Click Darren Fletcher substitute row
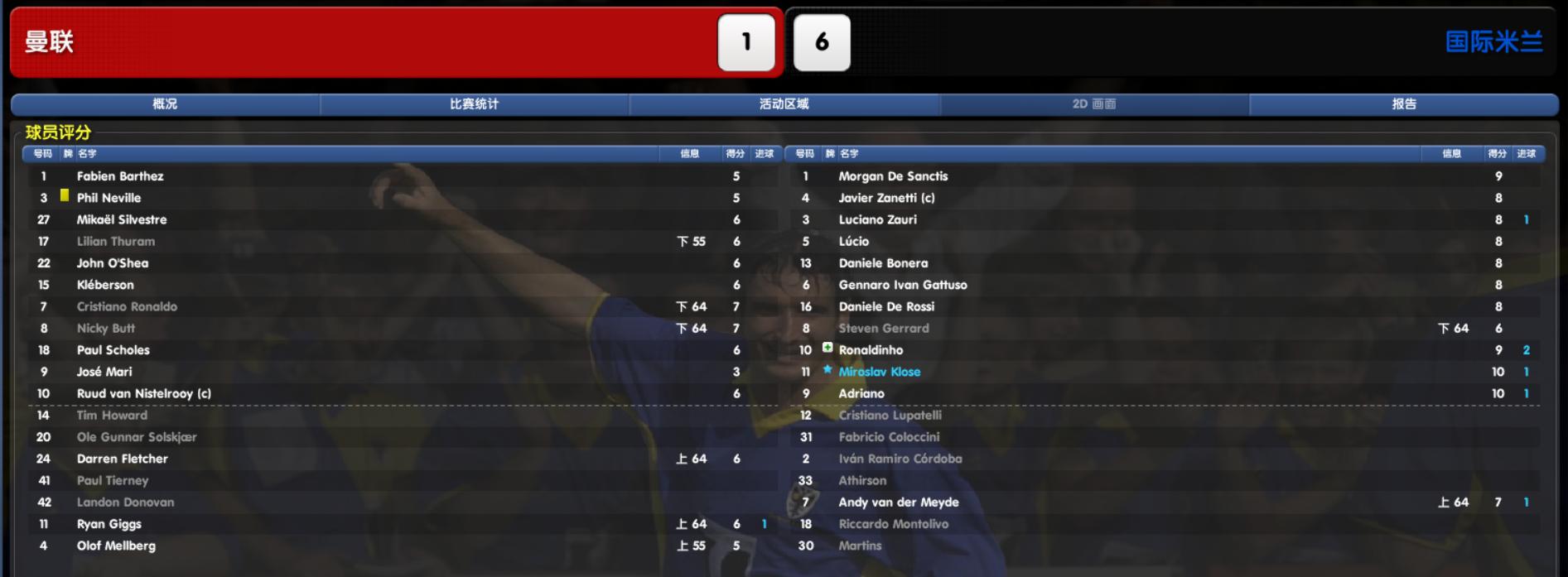The image size is (1568, 577). tap(122, 459)
